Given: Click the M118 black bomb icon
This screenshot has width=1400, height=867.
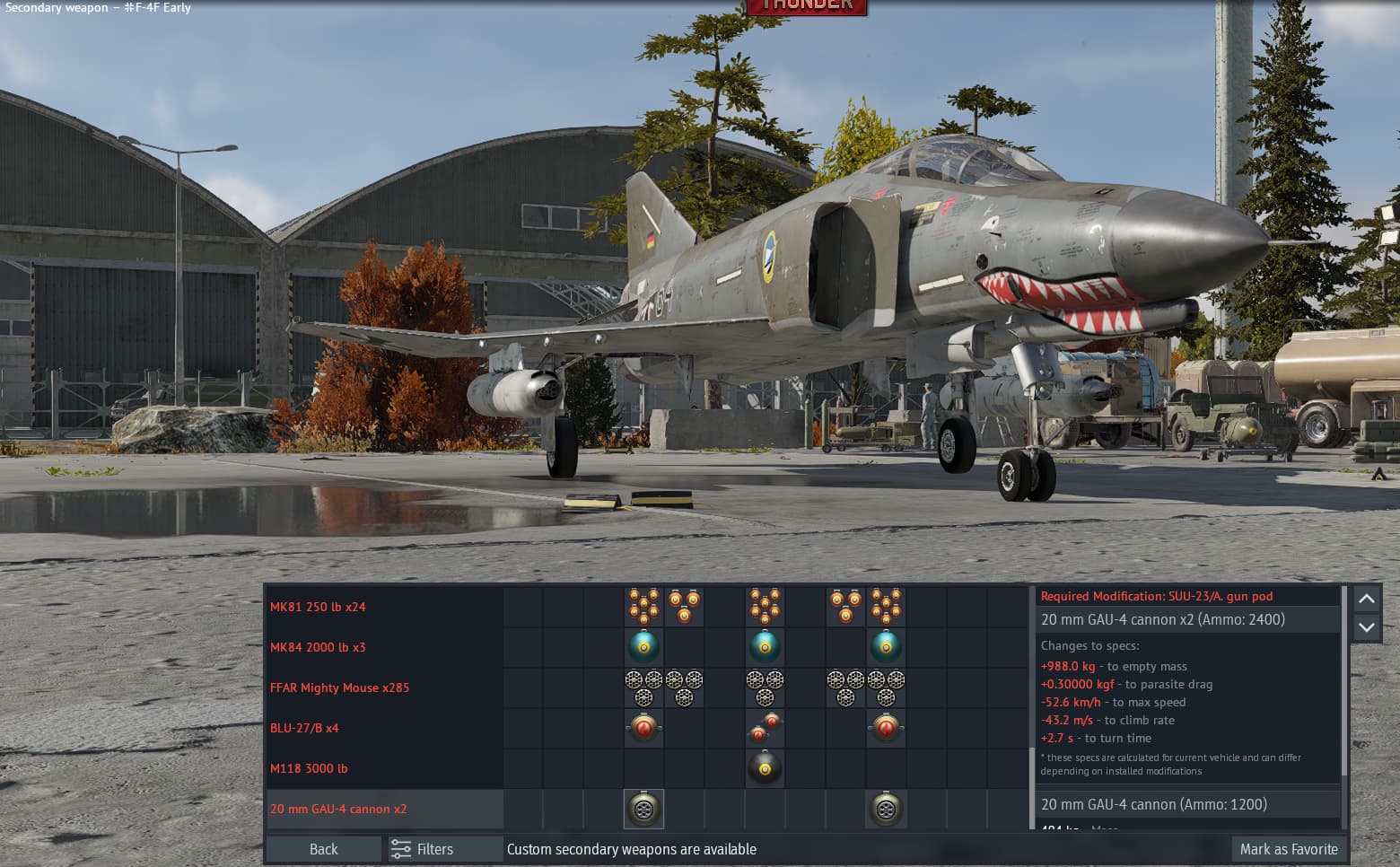Looking at the screenshot, I should click(x=765, y=769).
